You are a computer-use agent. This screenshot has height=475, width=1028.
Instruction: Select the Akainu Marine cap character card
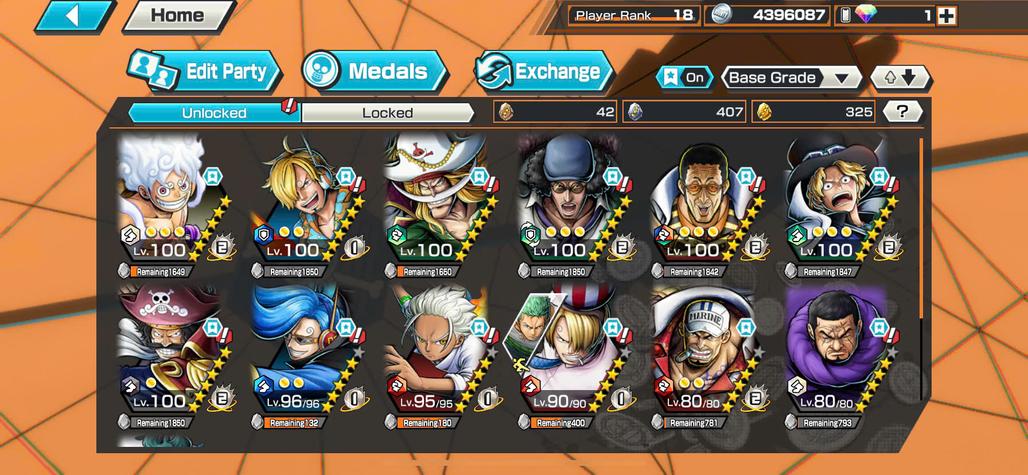(700, 350)
